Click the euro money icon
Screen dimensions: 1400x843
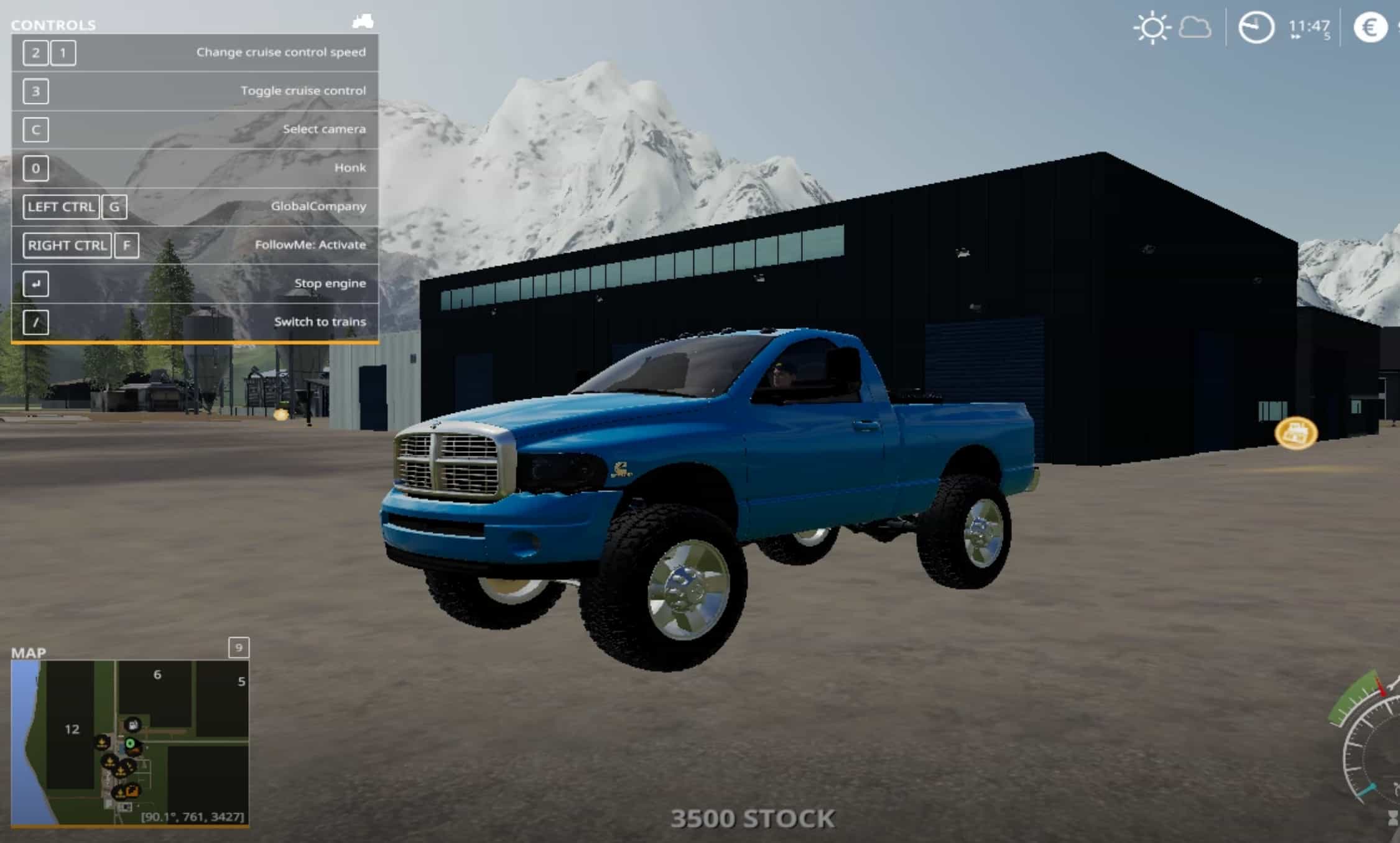coord(1370,28)
